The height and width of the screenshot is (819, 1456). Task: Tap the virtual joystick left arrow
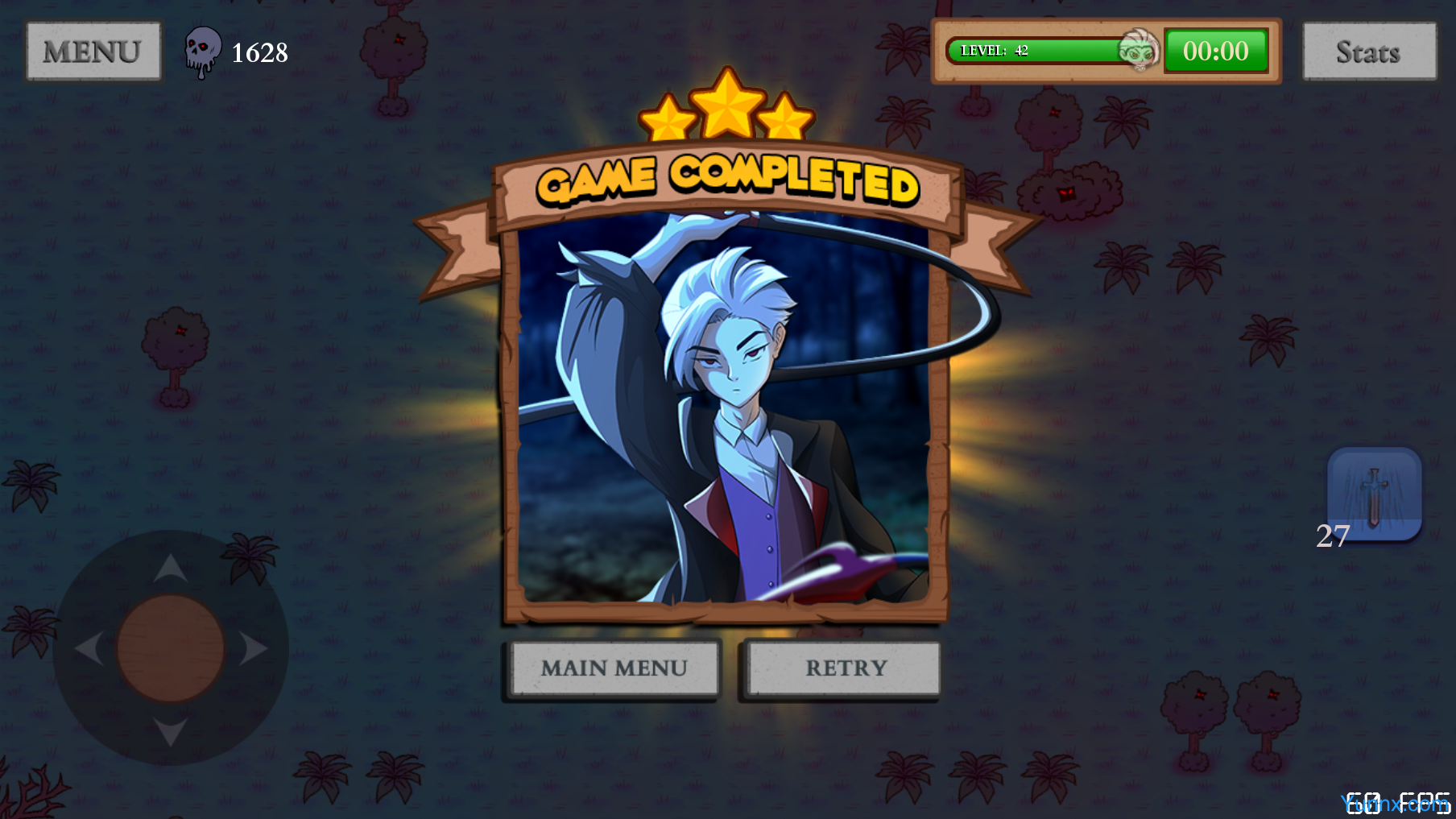[x=89, y=649]
